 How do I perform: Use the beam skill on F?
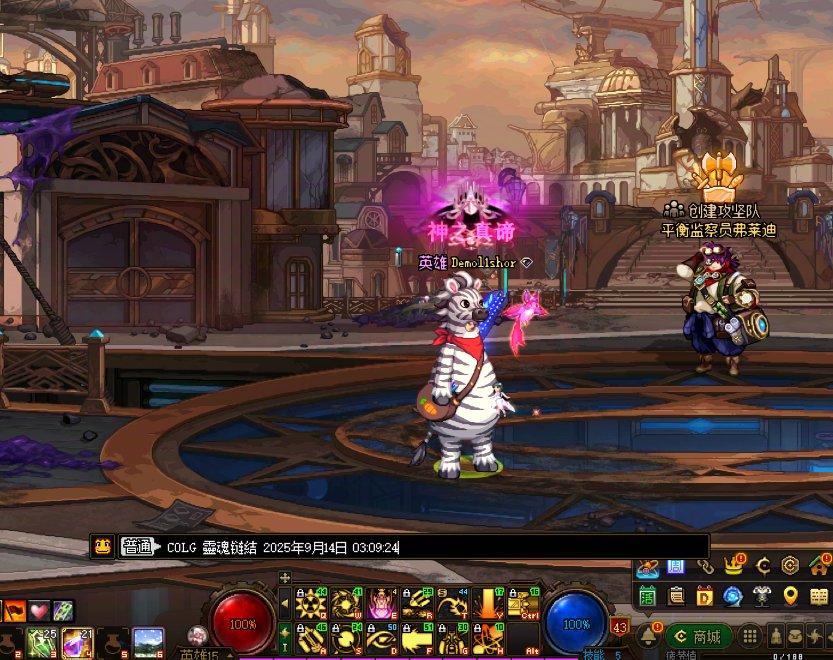point(418,637)
